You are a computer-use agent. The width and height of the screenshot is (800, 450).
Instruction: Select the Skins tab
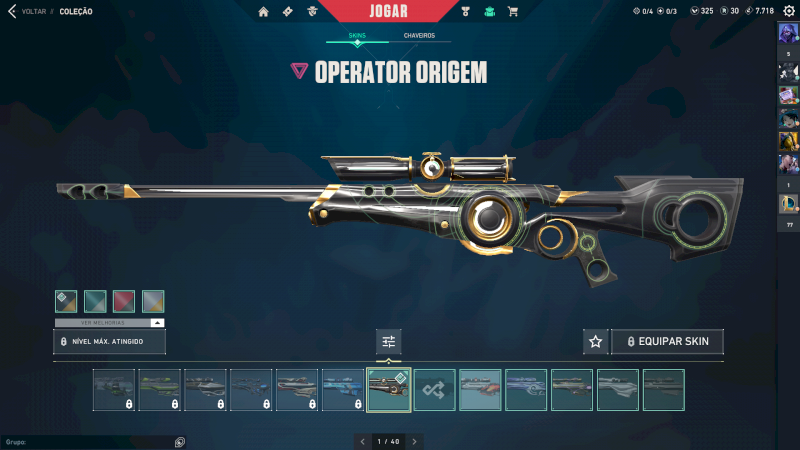click(357, 35)
